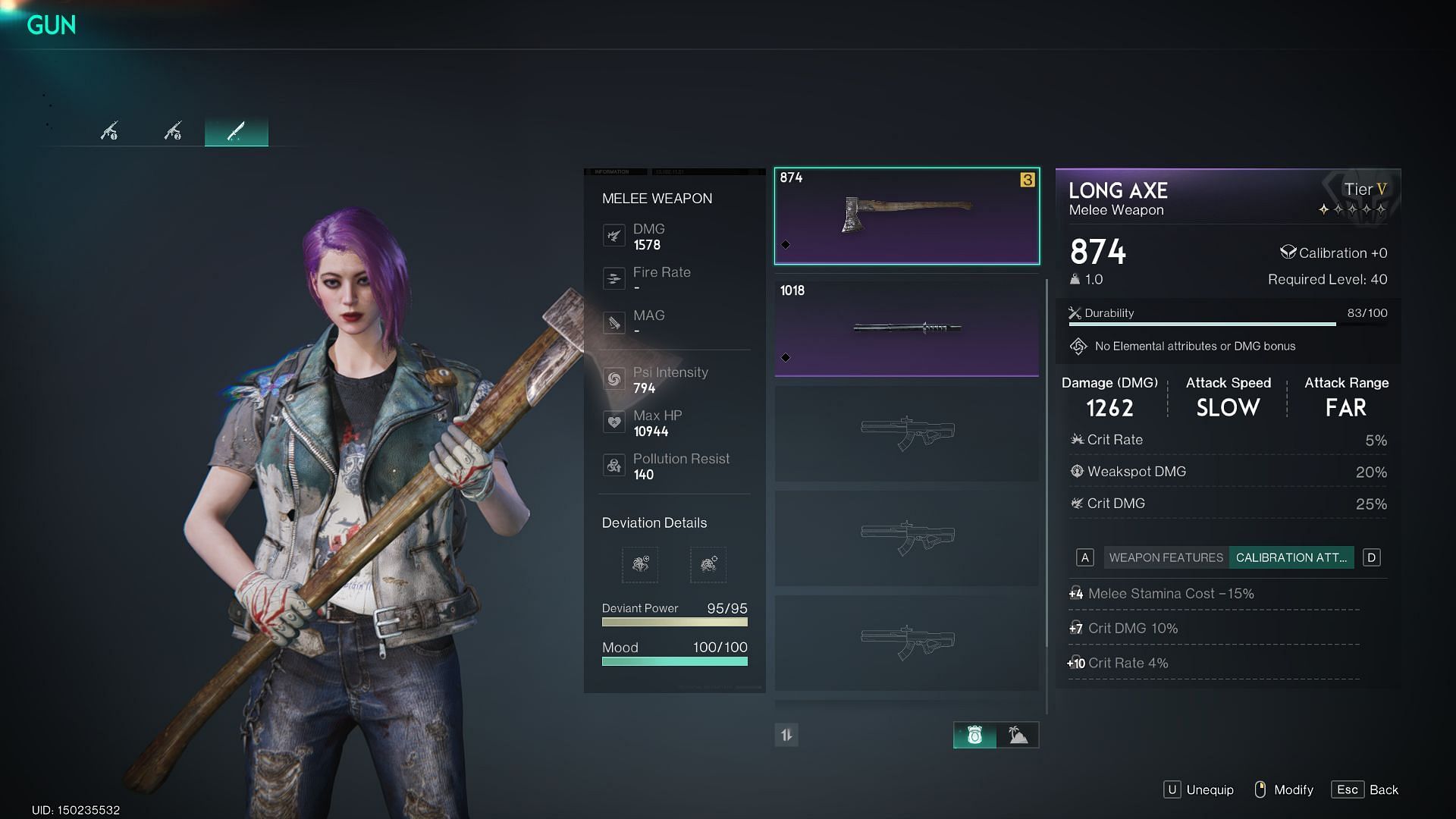Click the sort arrows button below the list

coord(786,735)
